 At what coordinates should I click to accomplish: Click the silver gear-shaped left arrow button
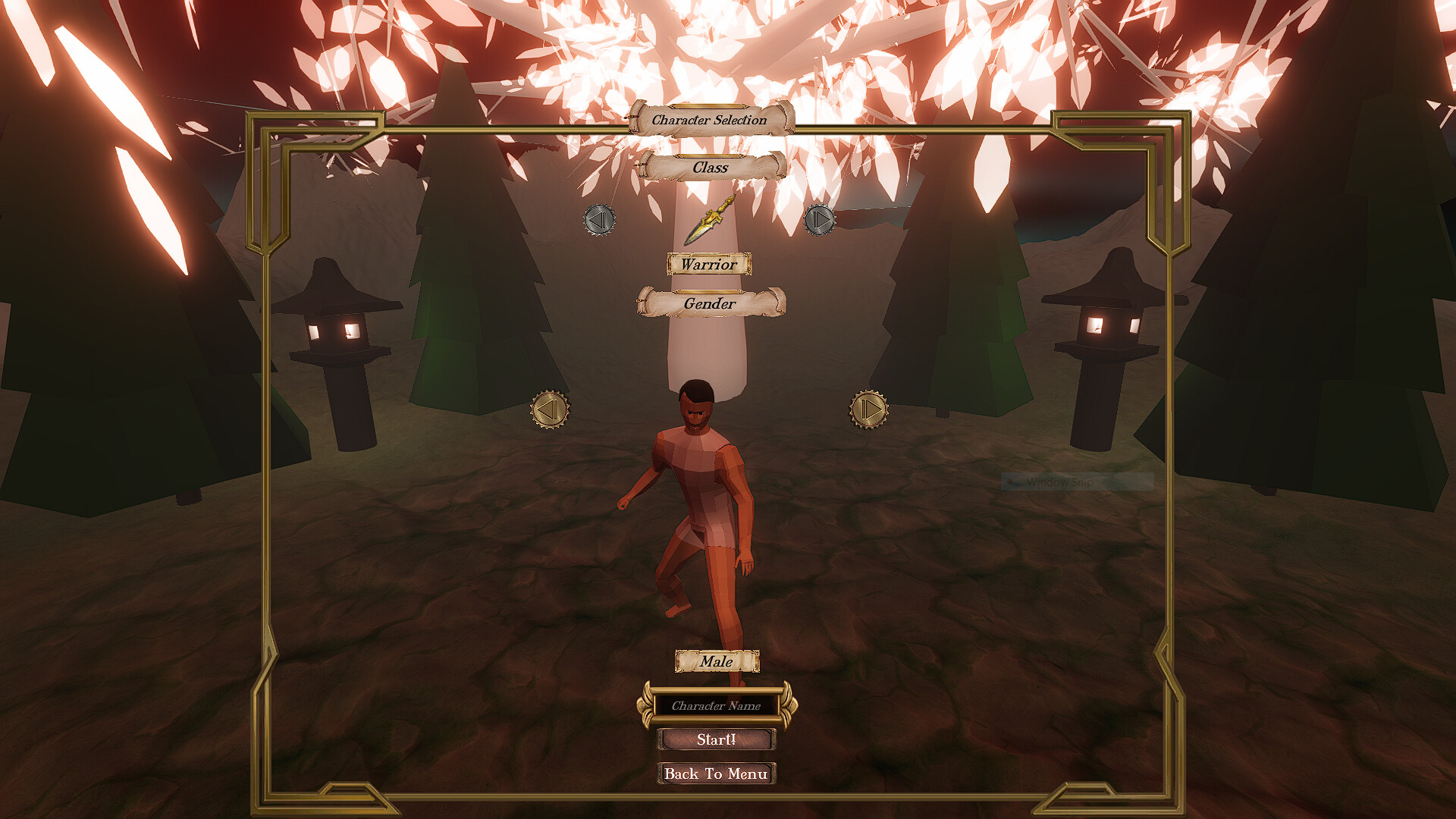[x=598, y=221]
